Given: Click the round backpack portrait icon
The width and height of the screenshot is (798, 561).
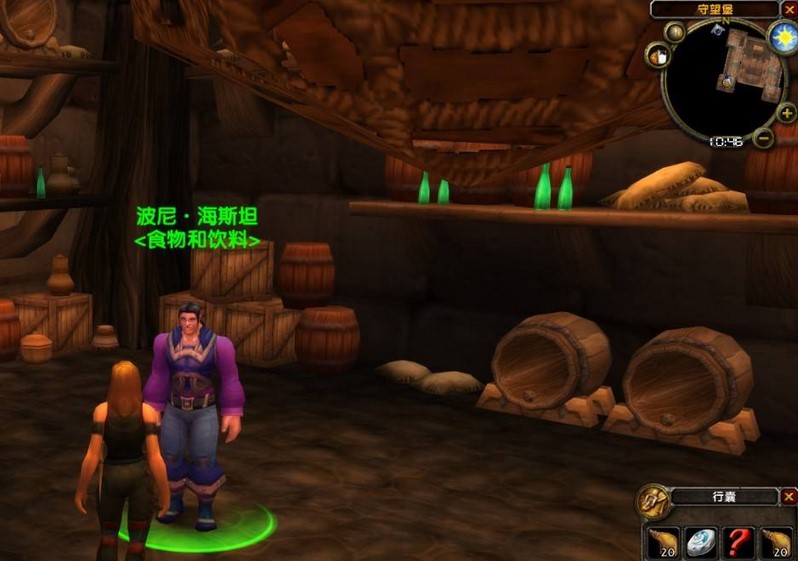Looking at the screenshot, I should pos(655,500).
